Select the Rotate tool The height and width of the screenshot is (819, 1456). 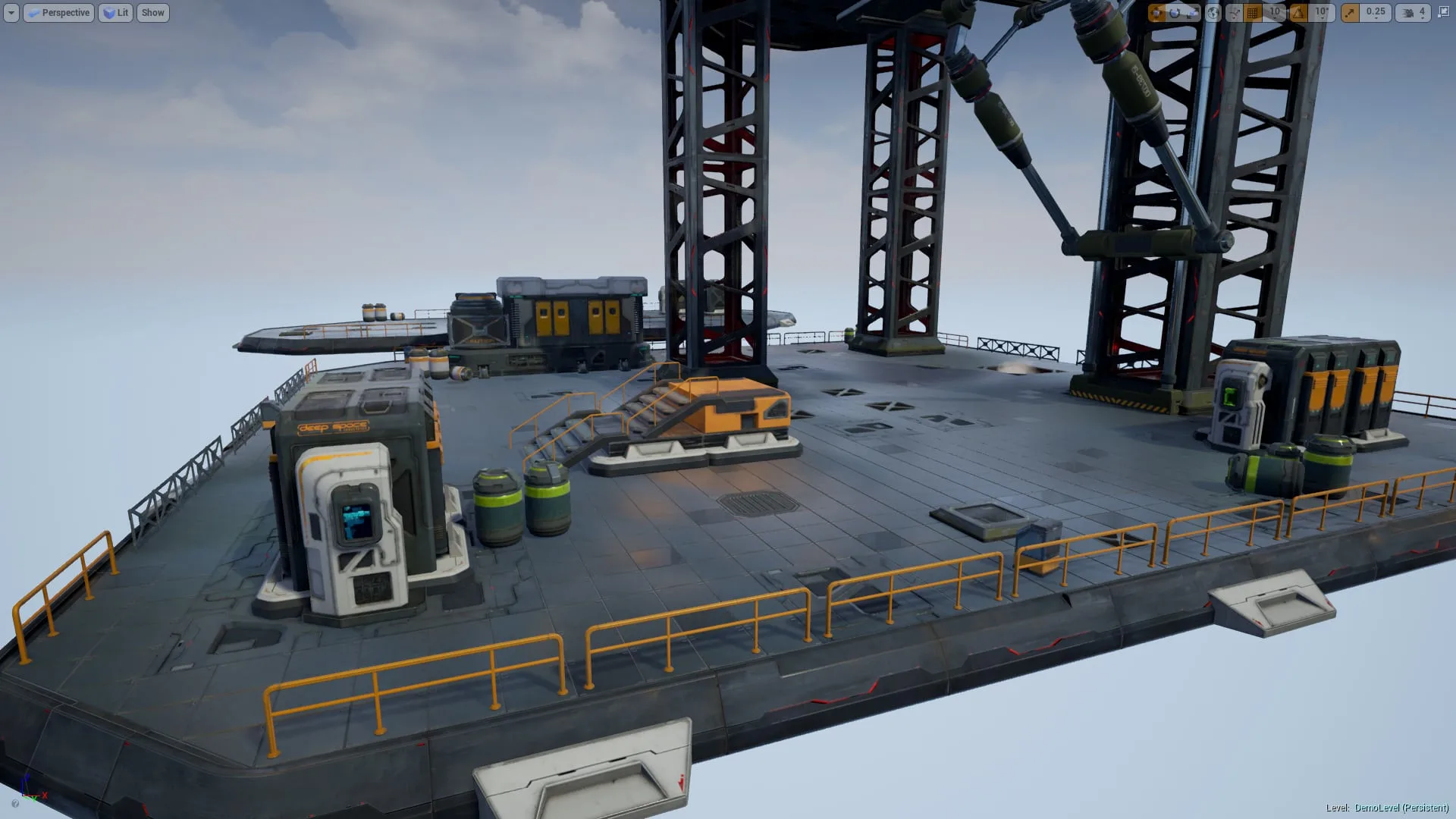tap(1174, 13)
